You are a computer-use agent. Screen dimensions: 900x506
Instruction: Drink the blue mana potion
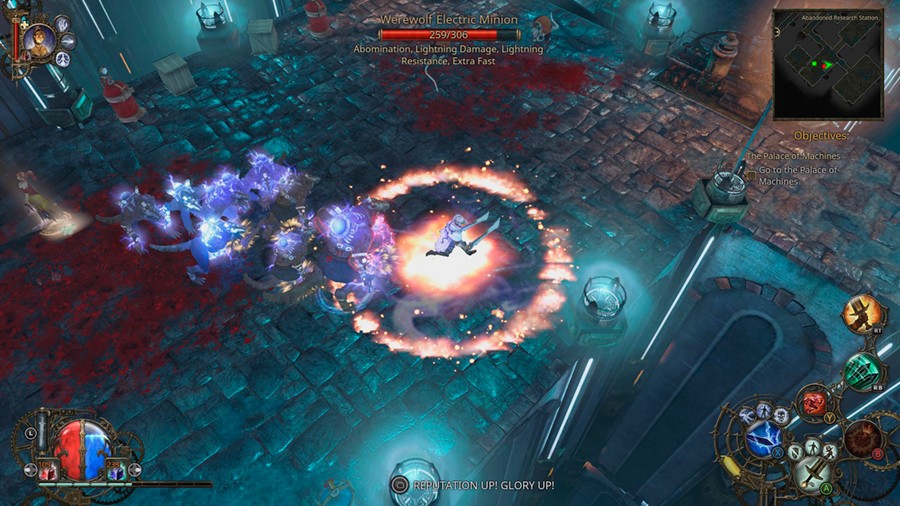pyautogui.click(x=115, y=470)
